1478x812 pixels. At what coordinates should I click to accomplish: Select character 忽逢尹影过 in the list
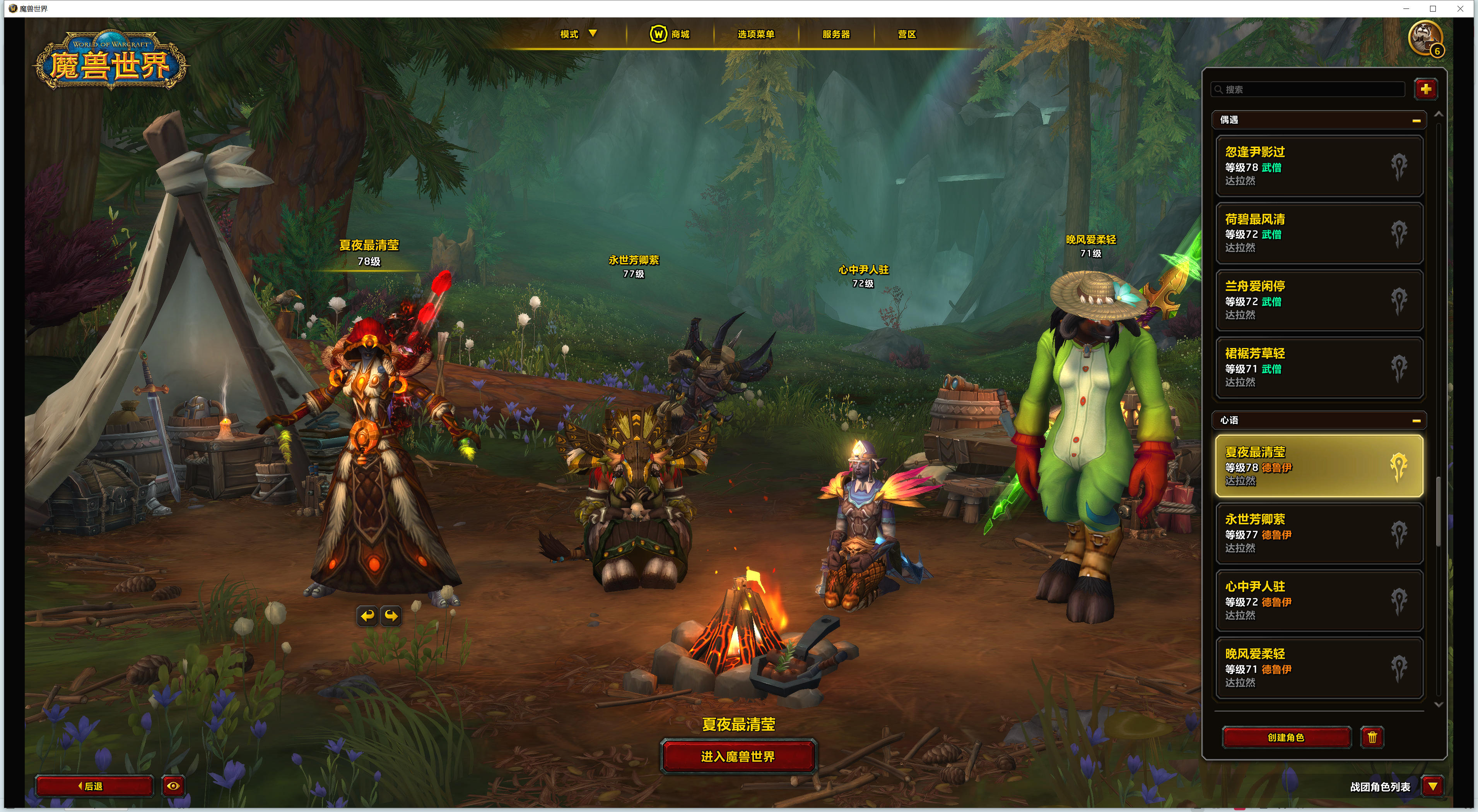(1319, 166)
